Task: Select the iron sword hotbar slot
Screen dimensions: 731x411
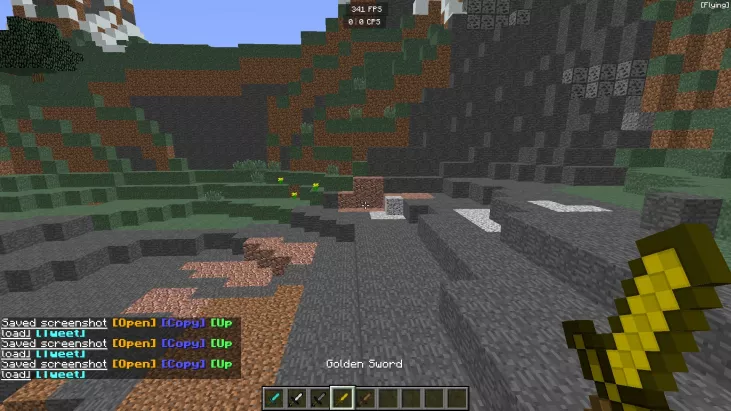Action: coord(297,398)
